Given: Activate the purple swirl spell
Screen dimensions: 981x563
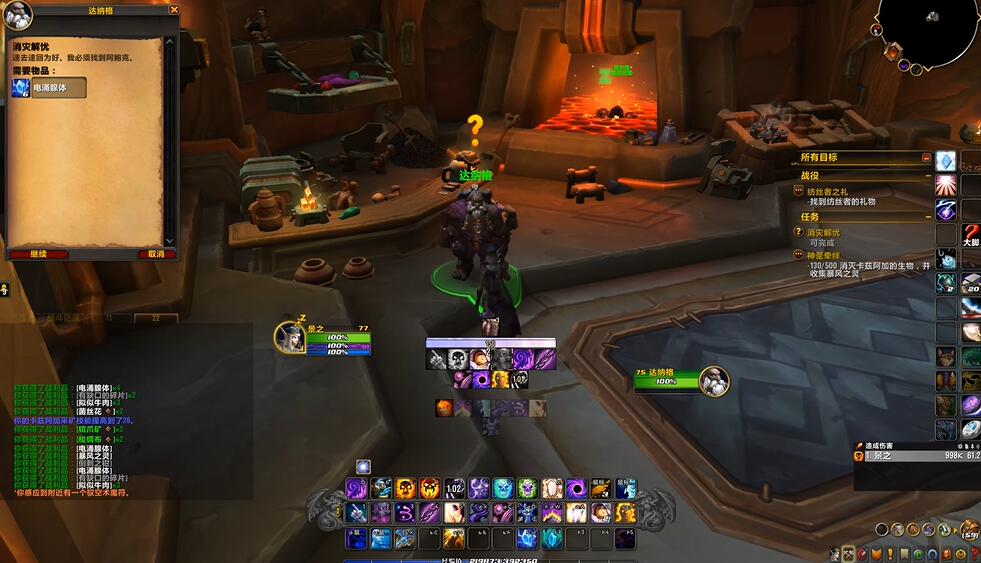Looking at the screenshot, I should 357,488.
